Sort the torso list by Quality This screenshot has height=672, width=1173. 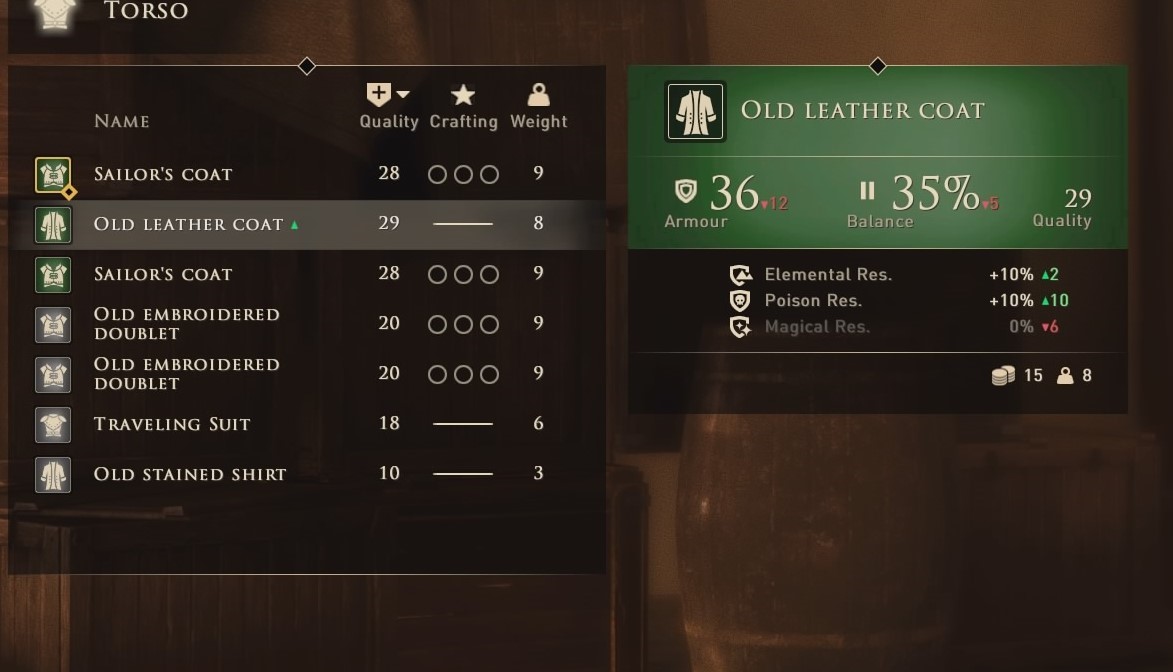coord(388,107)
